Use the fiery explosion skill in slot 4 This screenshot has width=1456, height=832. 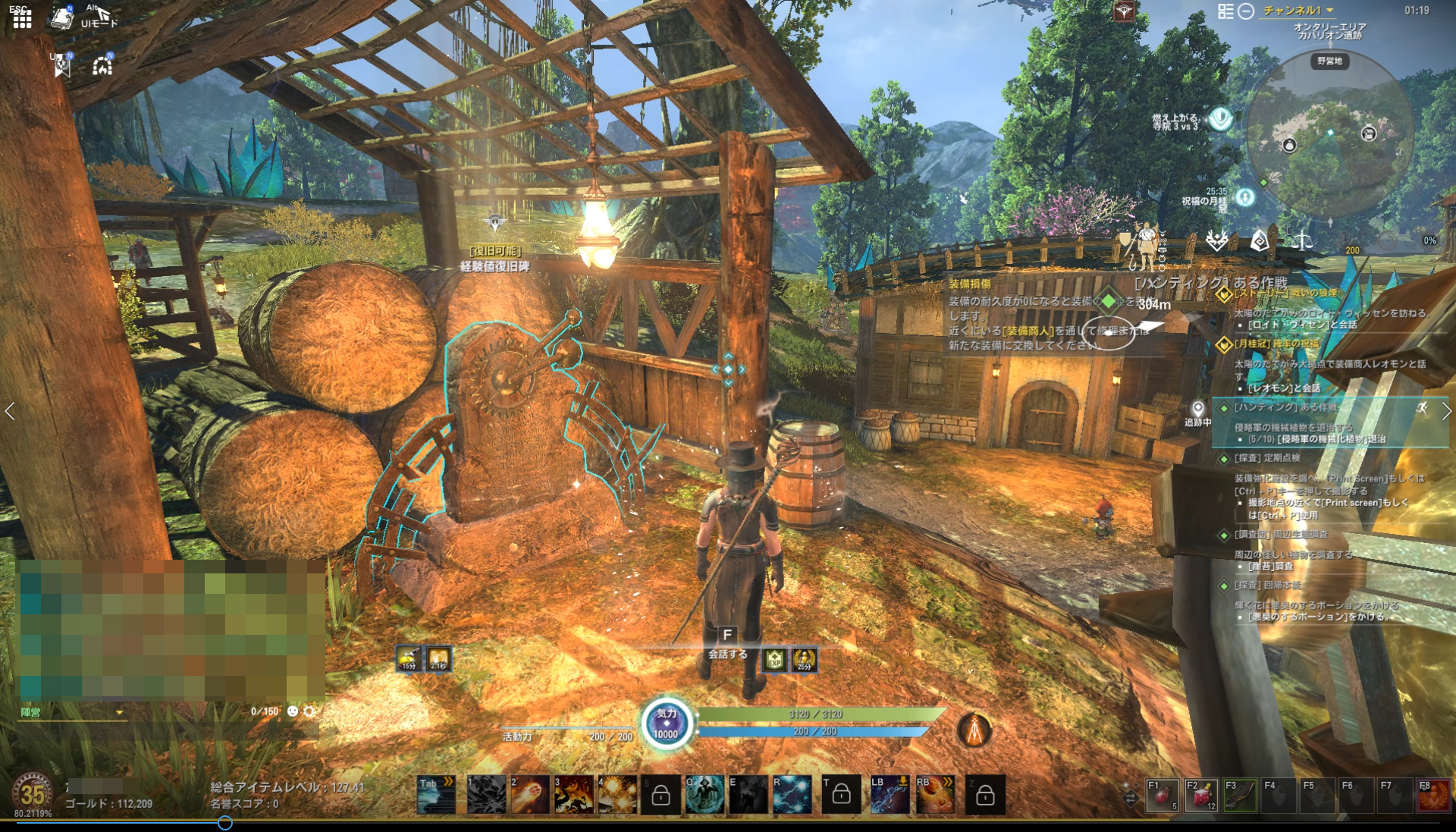[x=617, y=795]
